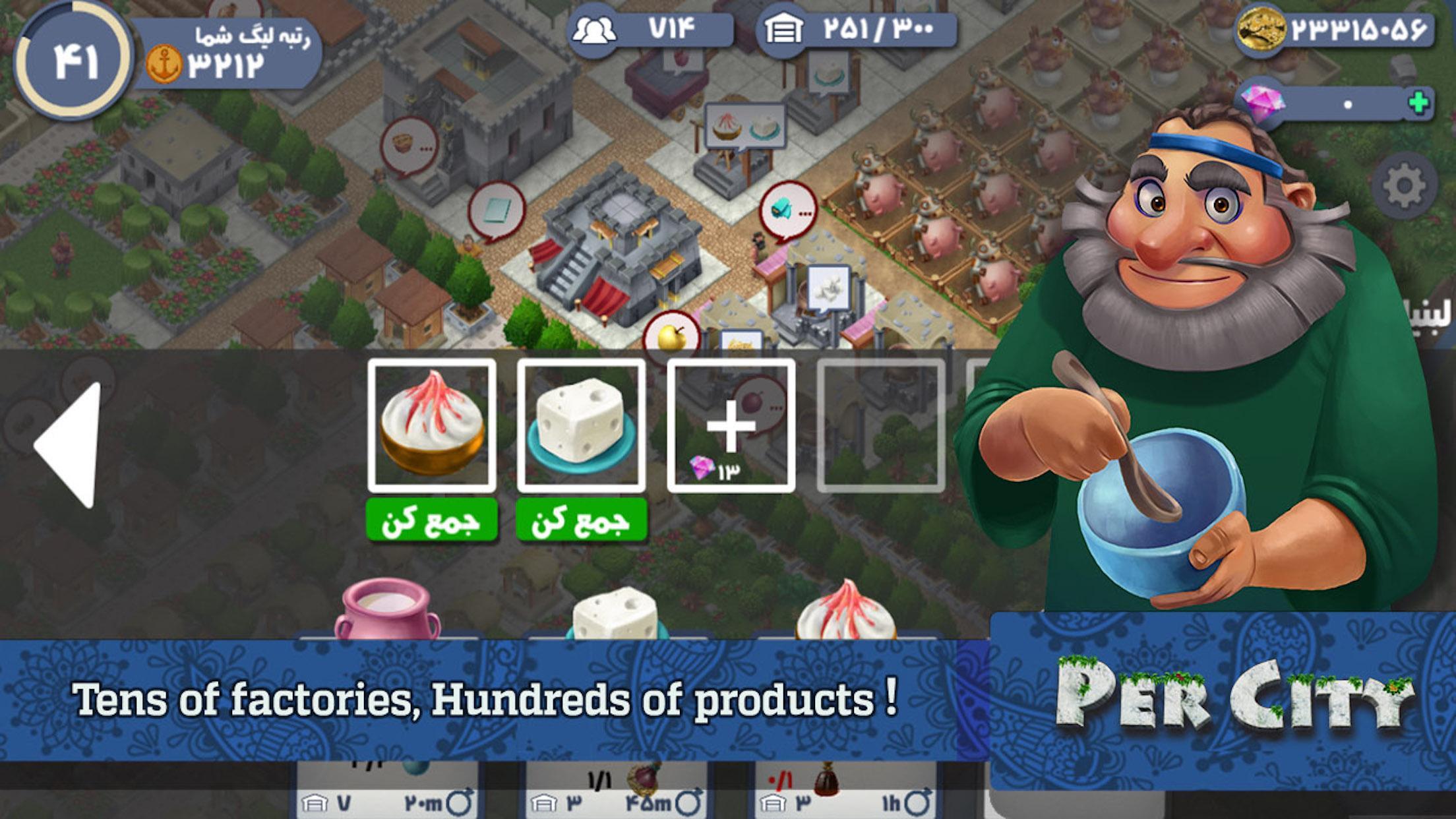1456x819 pixels.
Task: Unlock the extra slot costing 13 gems
Action: (x=731, y=425)
